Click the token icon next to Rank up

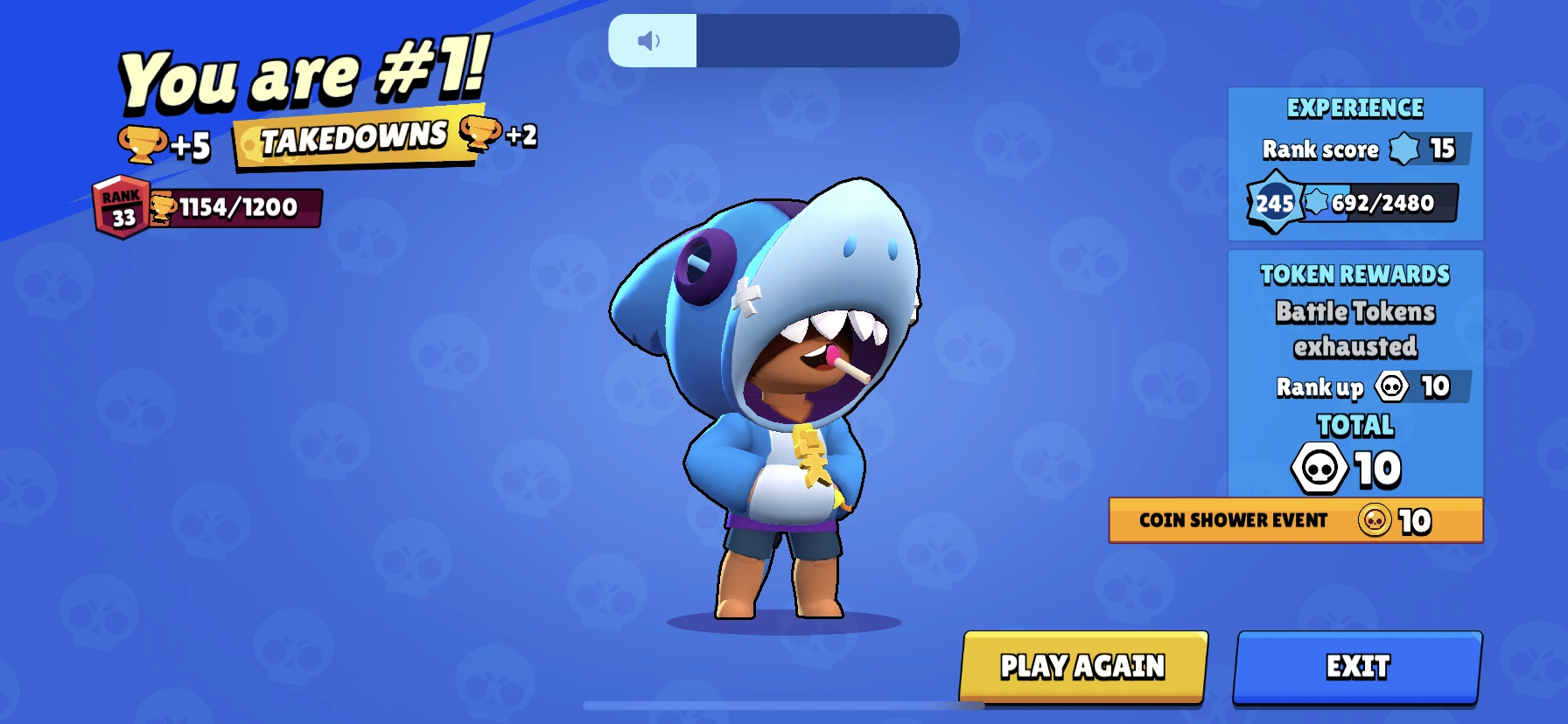pos(1394,386)
